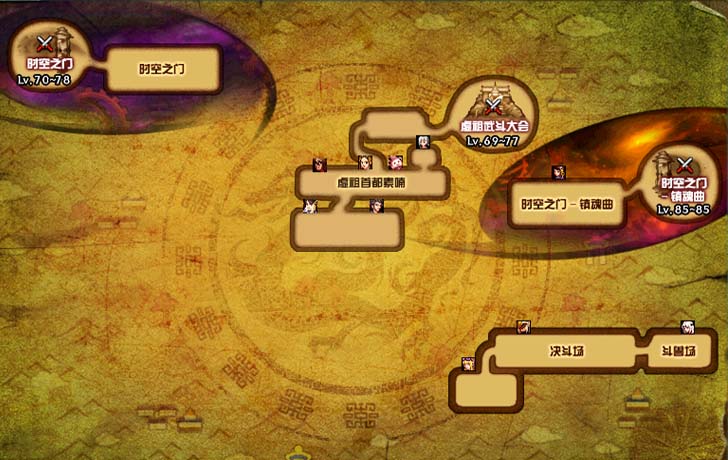The height and width of the screenshot is (460, 728).
Task: Click the white-haired NPC portrait near 虚祖武斗大会
Action: [x=423, y=141]
